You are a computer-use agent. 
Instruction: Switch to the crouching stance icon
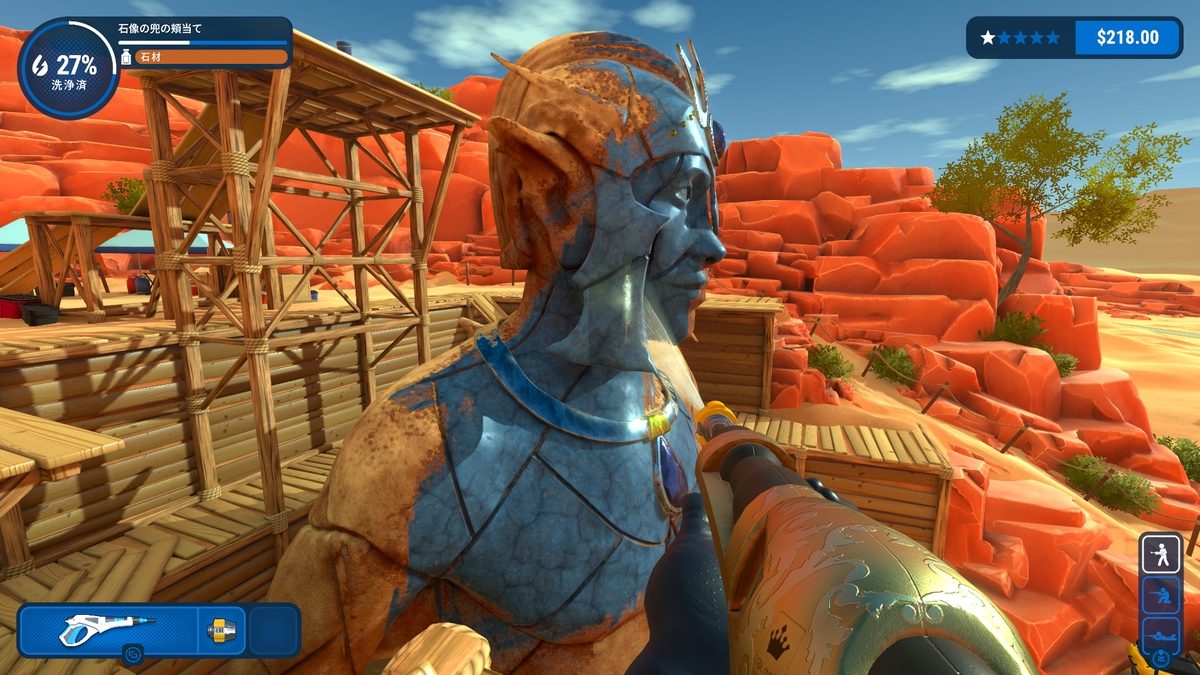pyautogui.click(x=1161, y=594)
